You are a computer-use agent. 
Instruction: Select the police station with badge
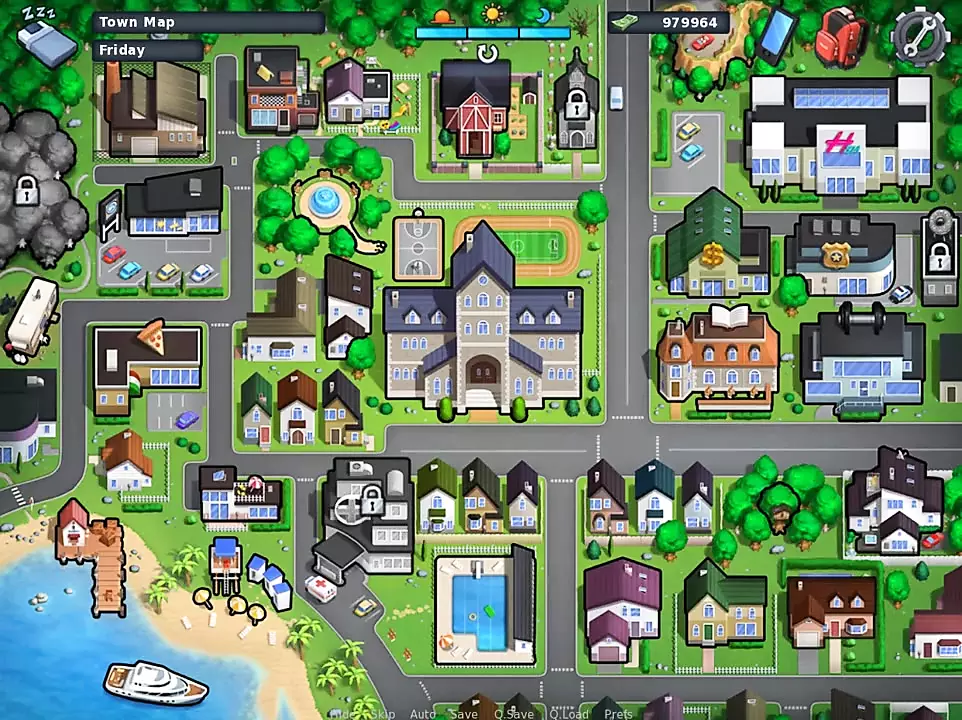tap(841, 257)
